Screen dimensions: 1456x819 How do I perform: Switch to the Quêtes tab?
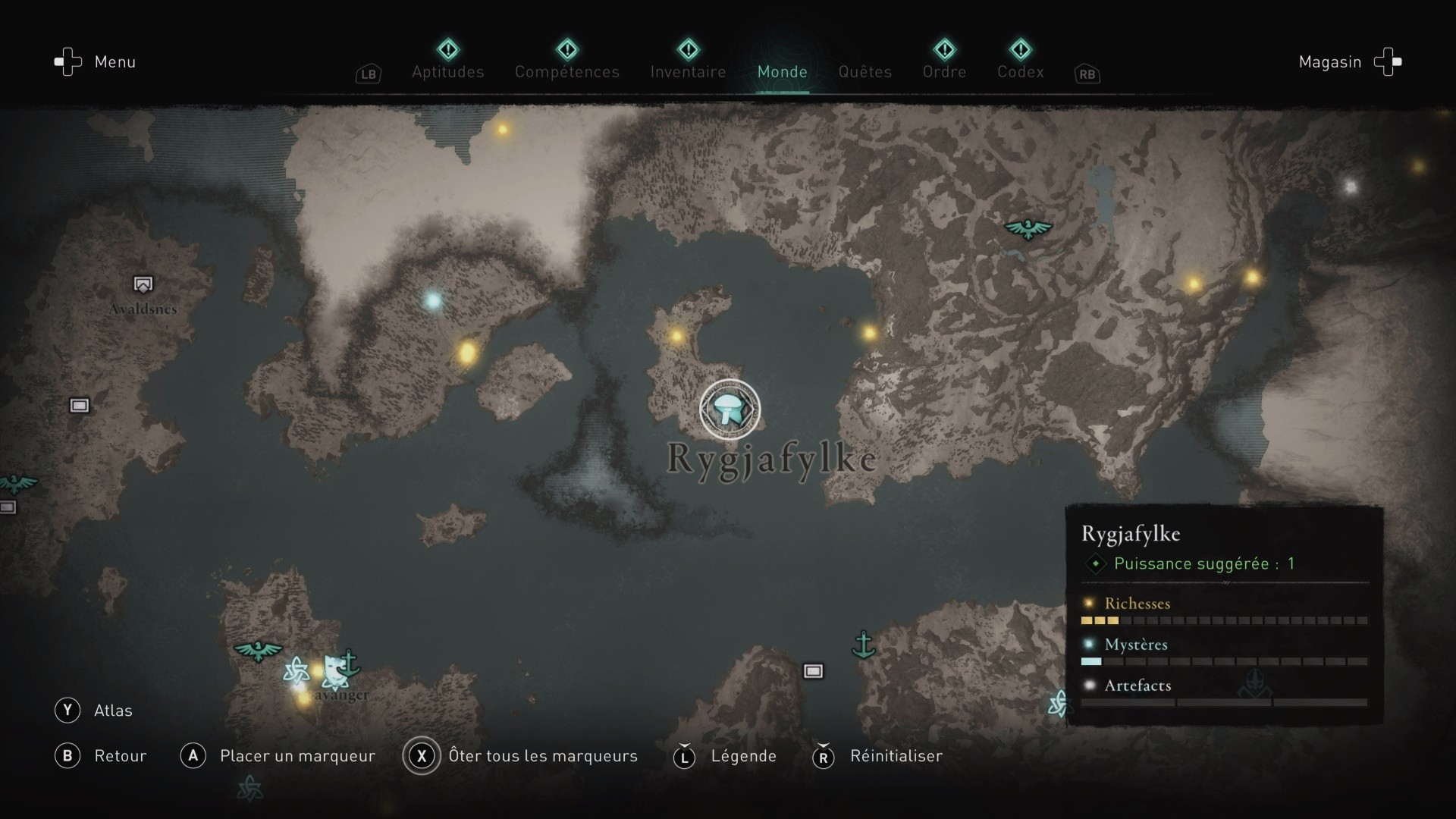[x=864, y=72]
